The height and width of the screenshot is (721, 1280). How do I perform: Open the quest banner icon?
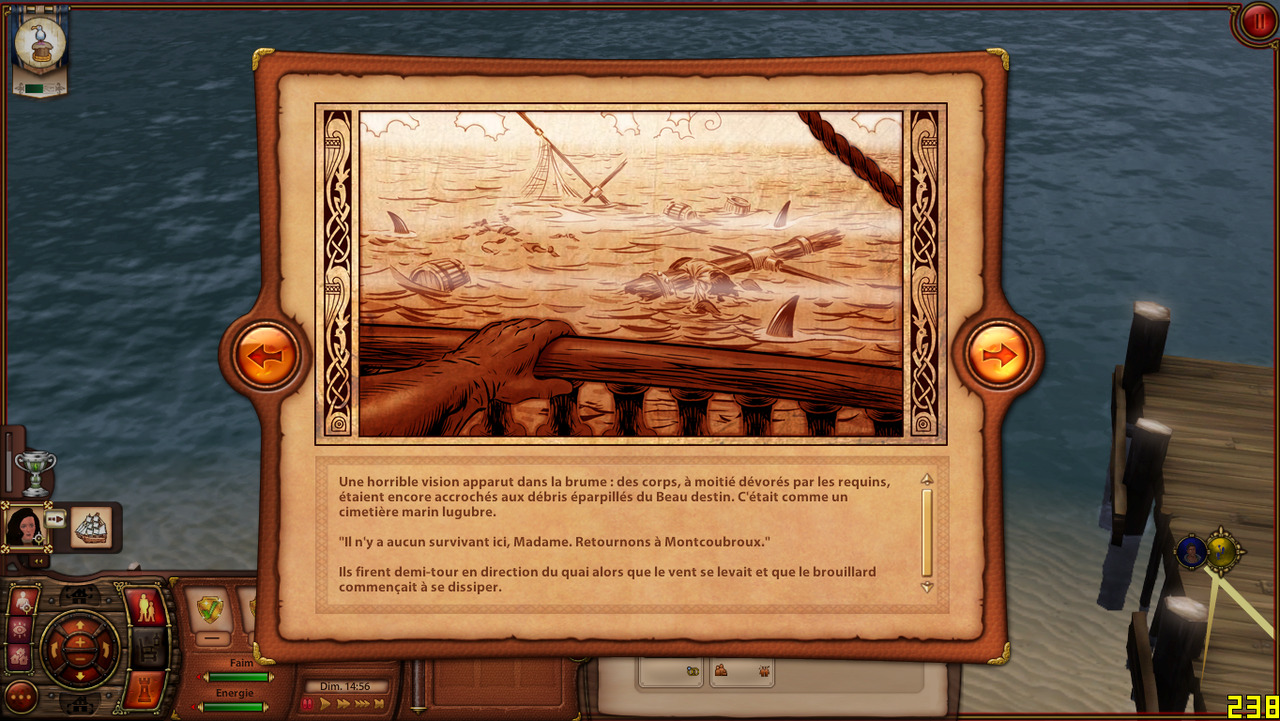pyautogui.click(x=40, y=47)
